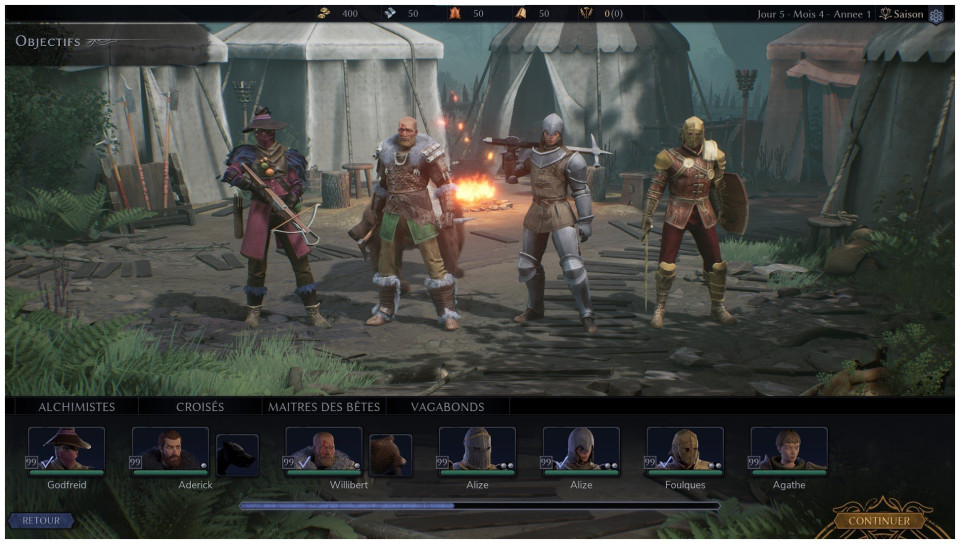Image resolution: width=960 pixels, height=544 pixels.
Task: Click the Saison snowflake icon
Action: click(x=936, y=15)
